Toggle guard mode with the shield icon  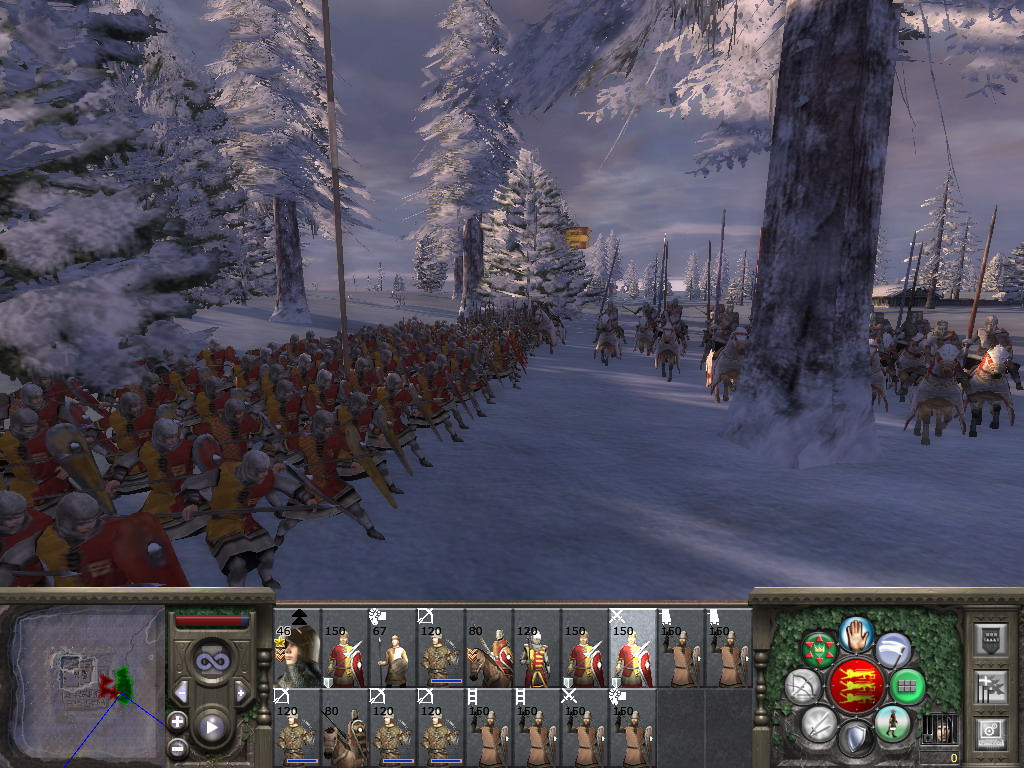click(x=856, y=739)
